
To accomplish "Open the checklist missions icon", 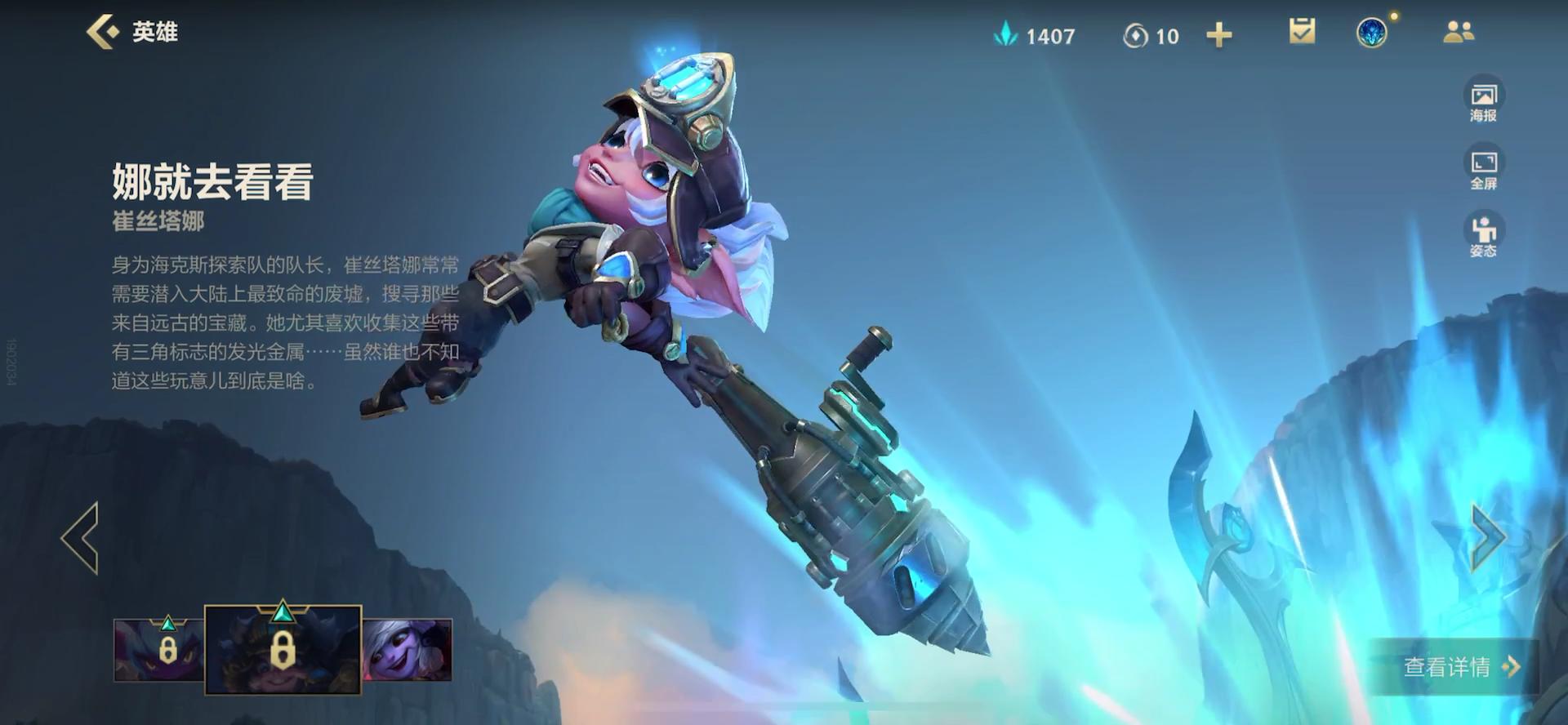I will pos(1302,33).
